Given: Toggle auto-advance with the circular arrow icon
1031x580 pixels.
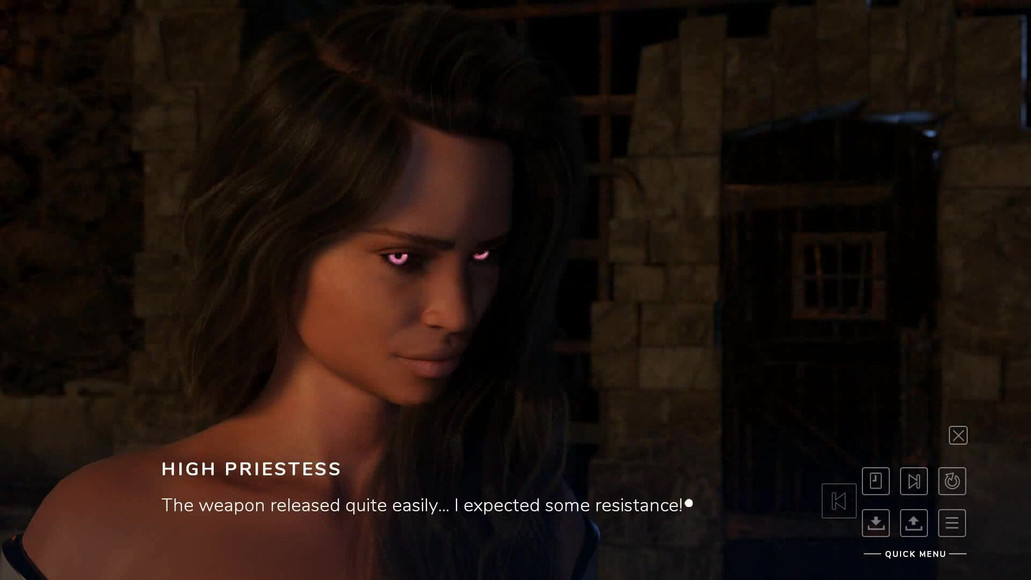Looking at the screenshot, I should tap(952, 481).
